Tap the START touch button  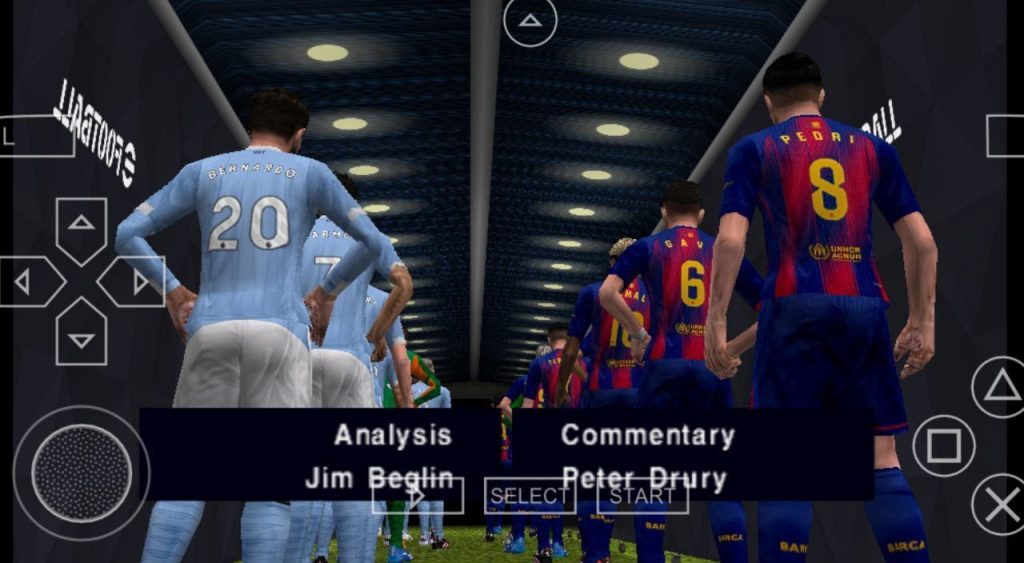tap(642, 496)
